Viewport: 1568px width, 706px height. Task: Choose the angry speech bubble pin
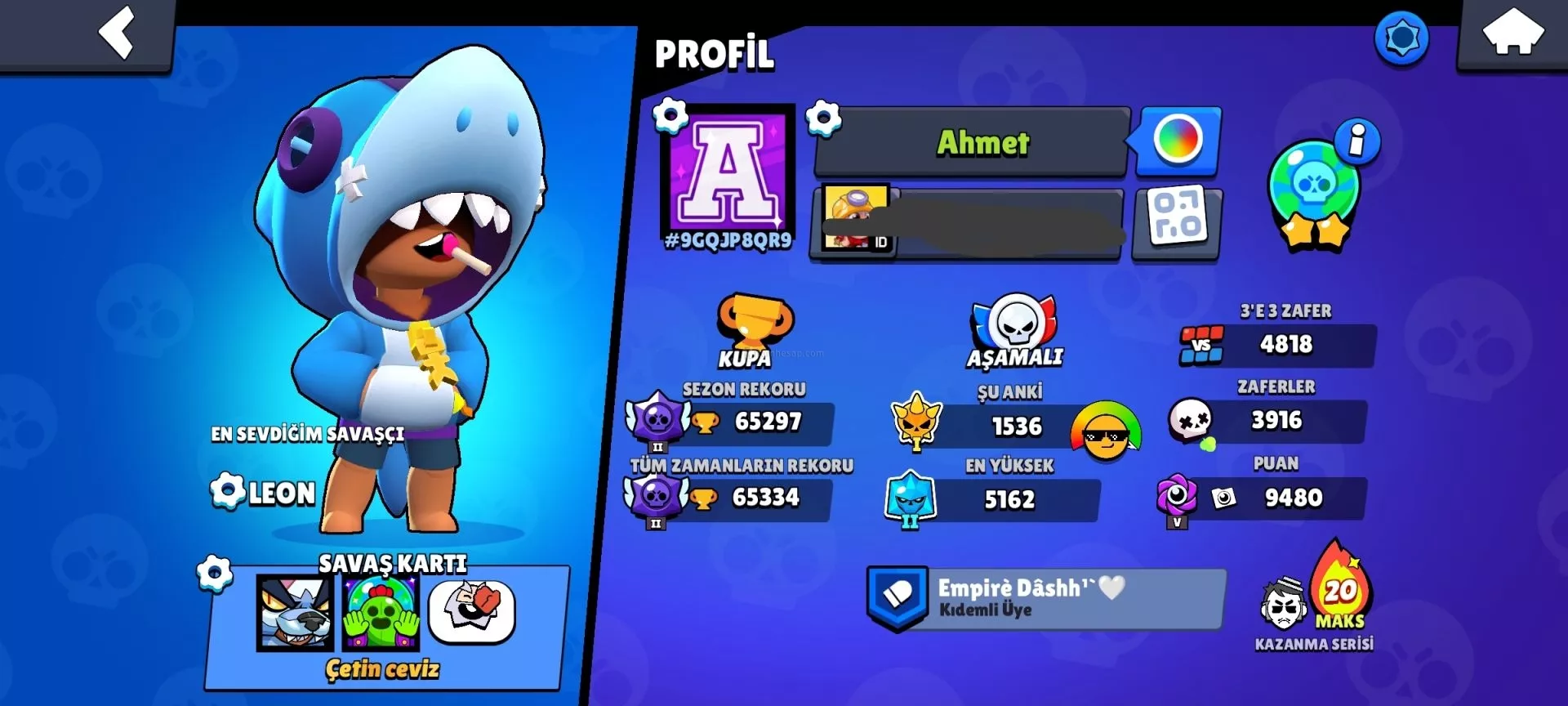point(472,613)
